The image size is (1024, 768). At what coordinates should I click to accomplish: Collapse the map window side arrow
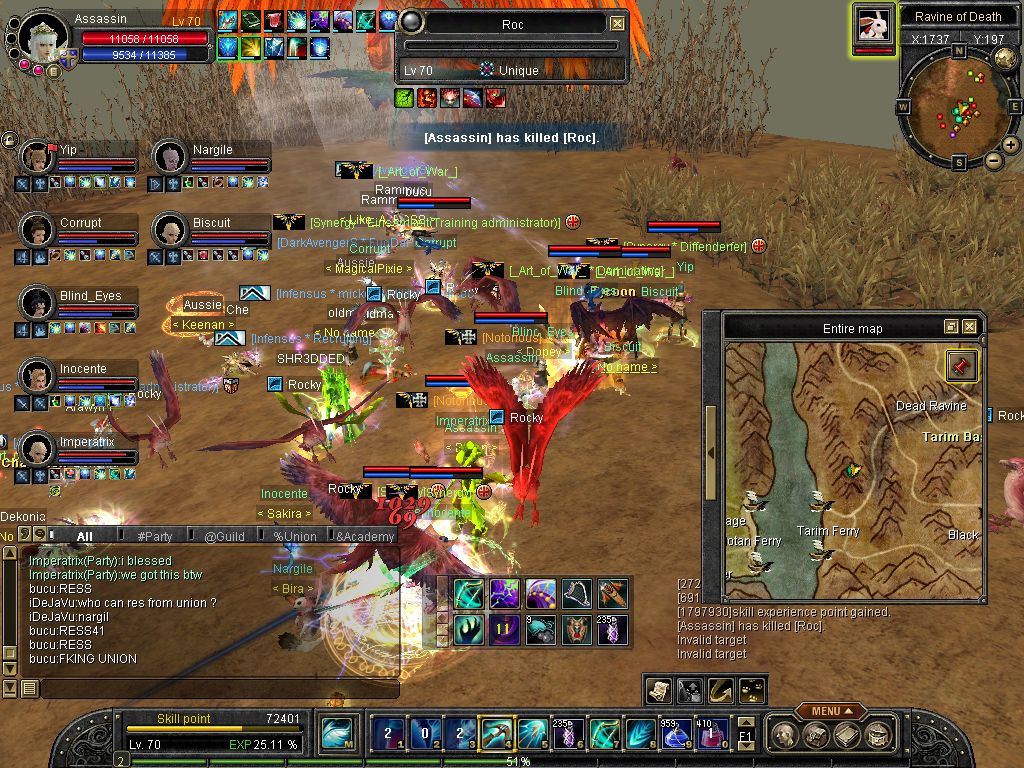(x=711, y=452)
